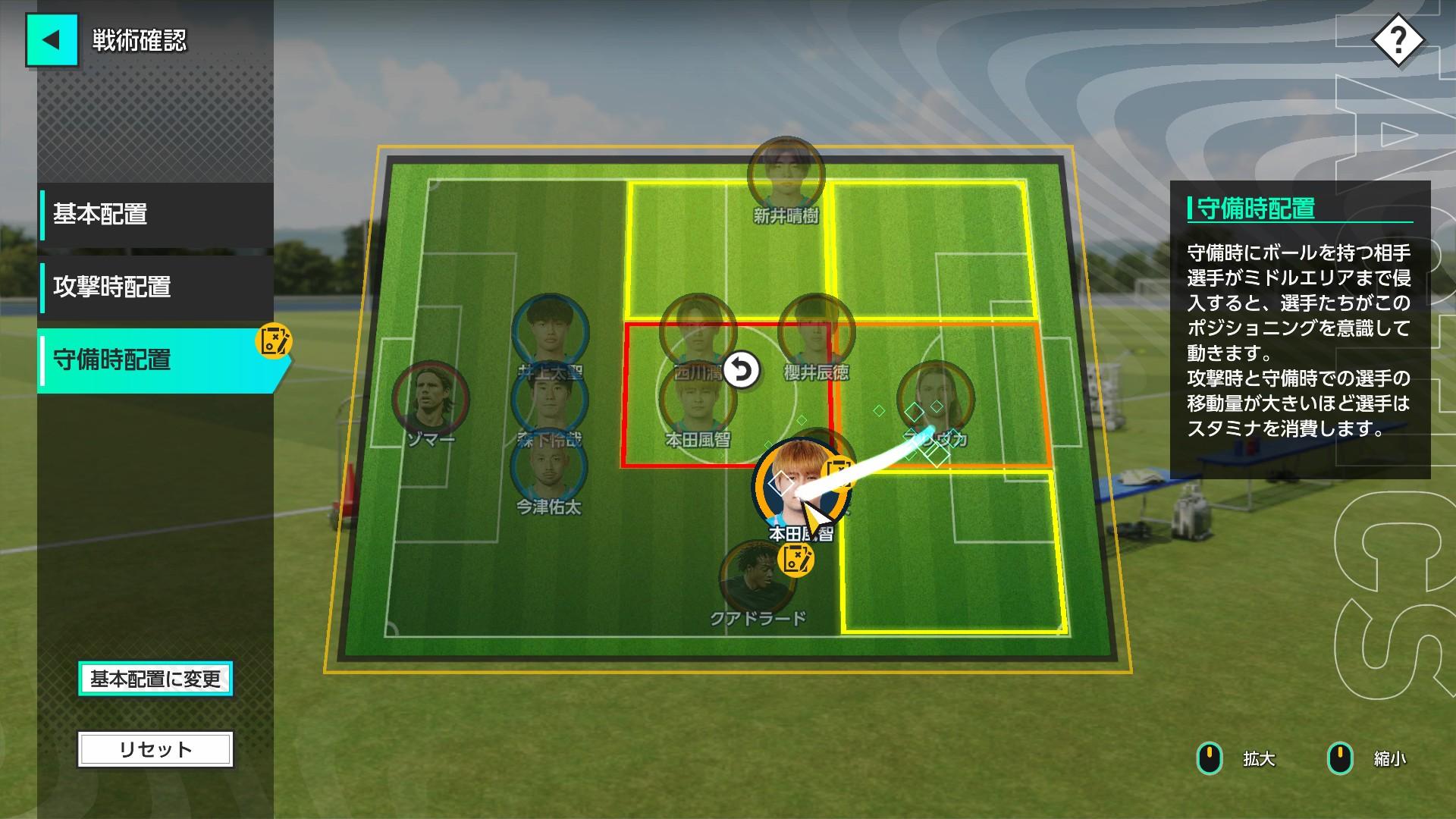Select the 守備時配置 tab

(x=156, y=360)
